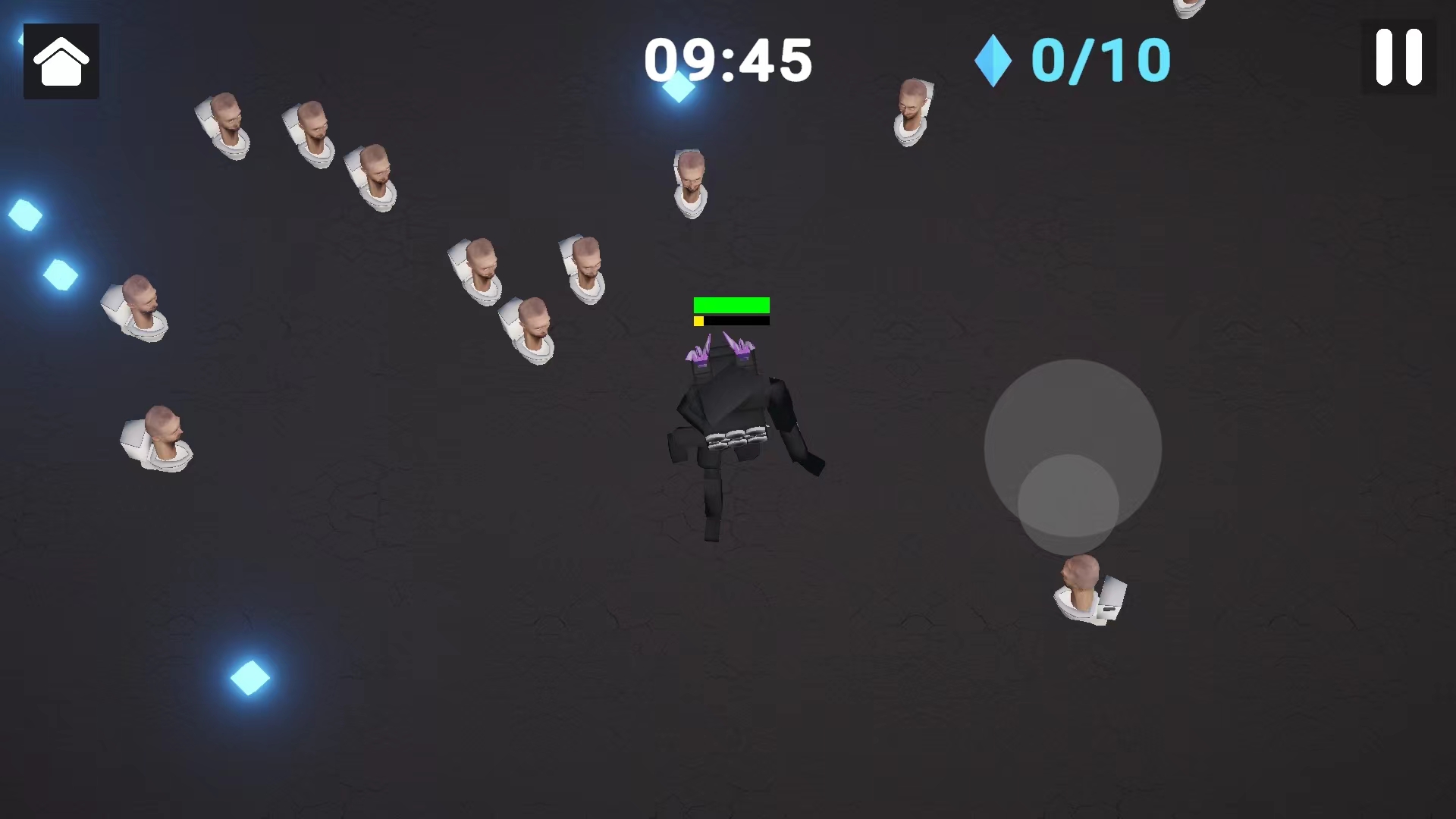Tap the yellow energy bar under the health bar
The image size is (1456, 819).
pyautogui.click(x=698, y=320)
